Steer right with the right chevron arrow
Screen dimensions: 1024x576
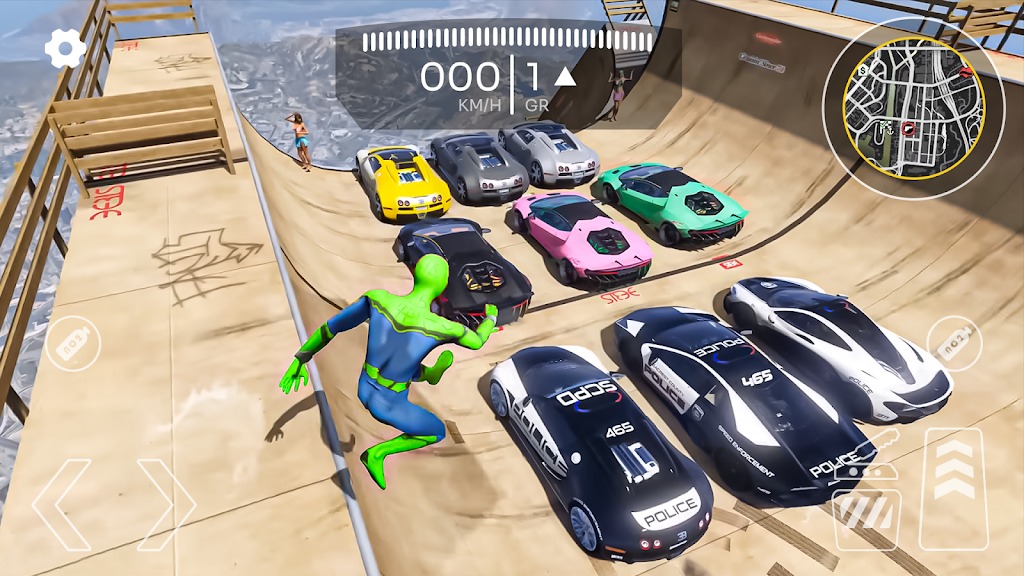coord(166,505)
